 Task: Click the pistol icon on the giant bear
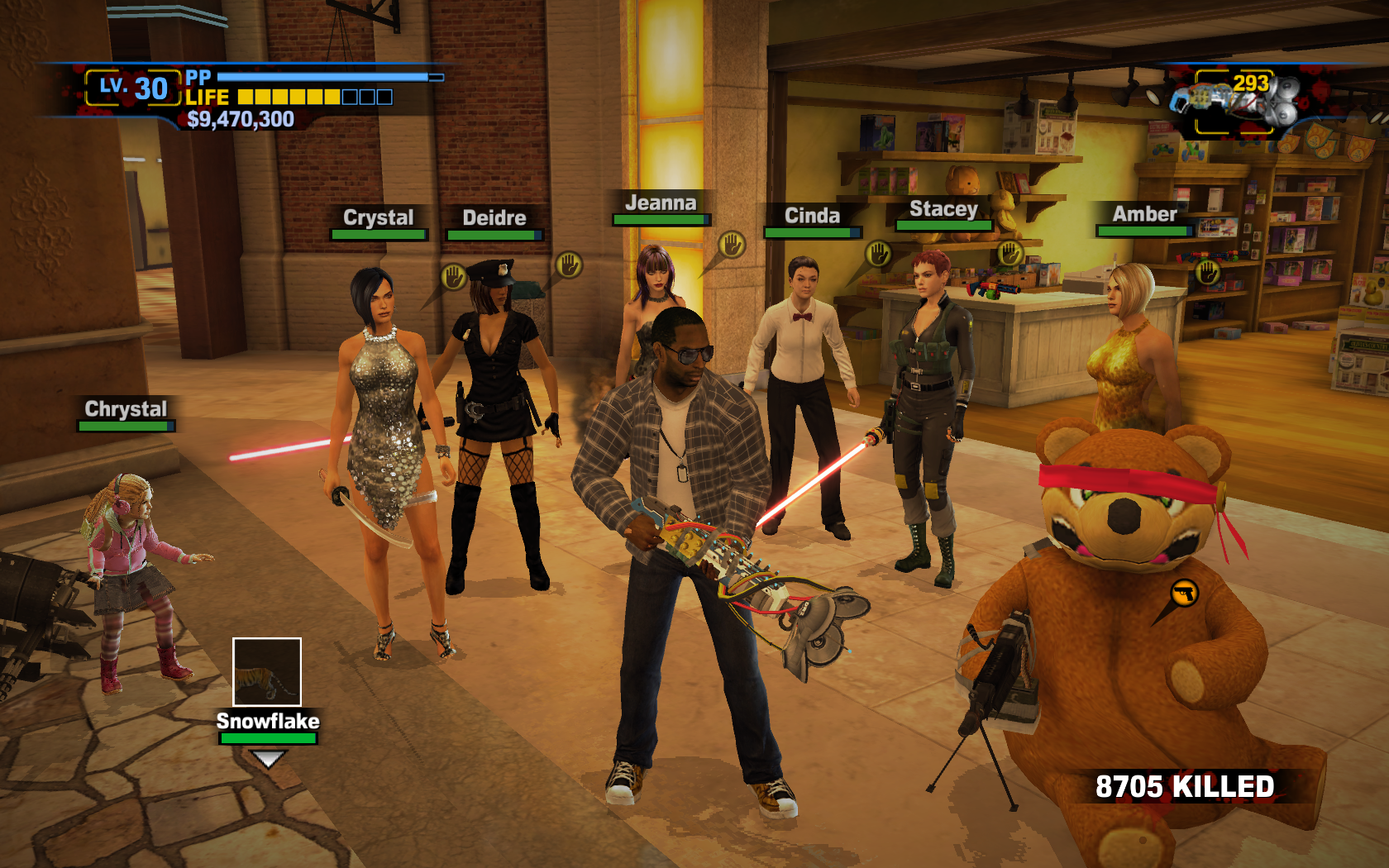[x=1184, y=593]
